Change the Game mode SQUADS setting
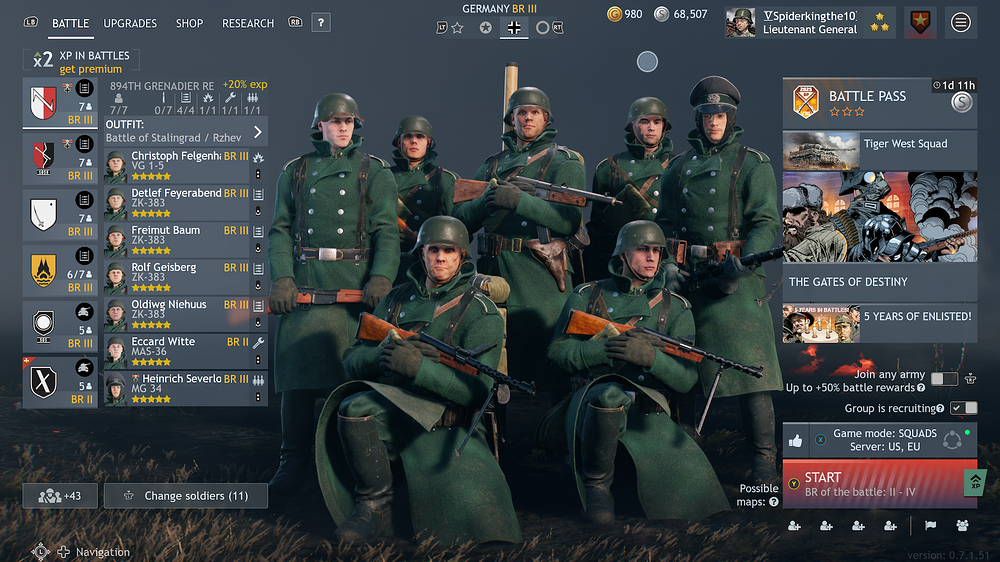This screenshot has width=1000, height=562. pyautogui.click(x=879, y=440)
